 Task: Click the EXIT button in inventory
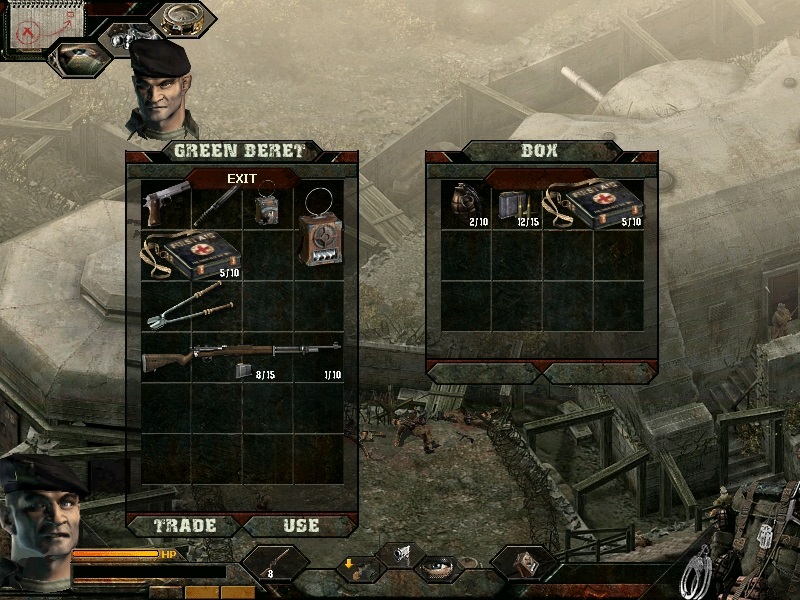click(241, 179)
